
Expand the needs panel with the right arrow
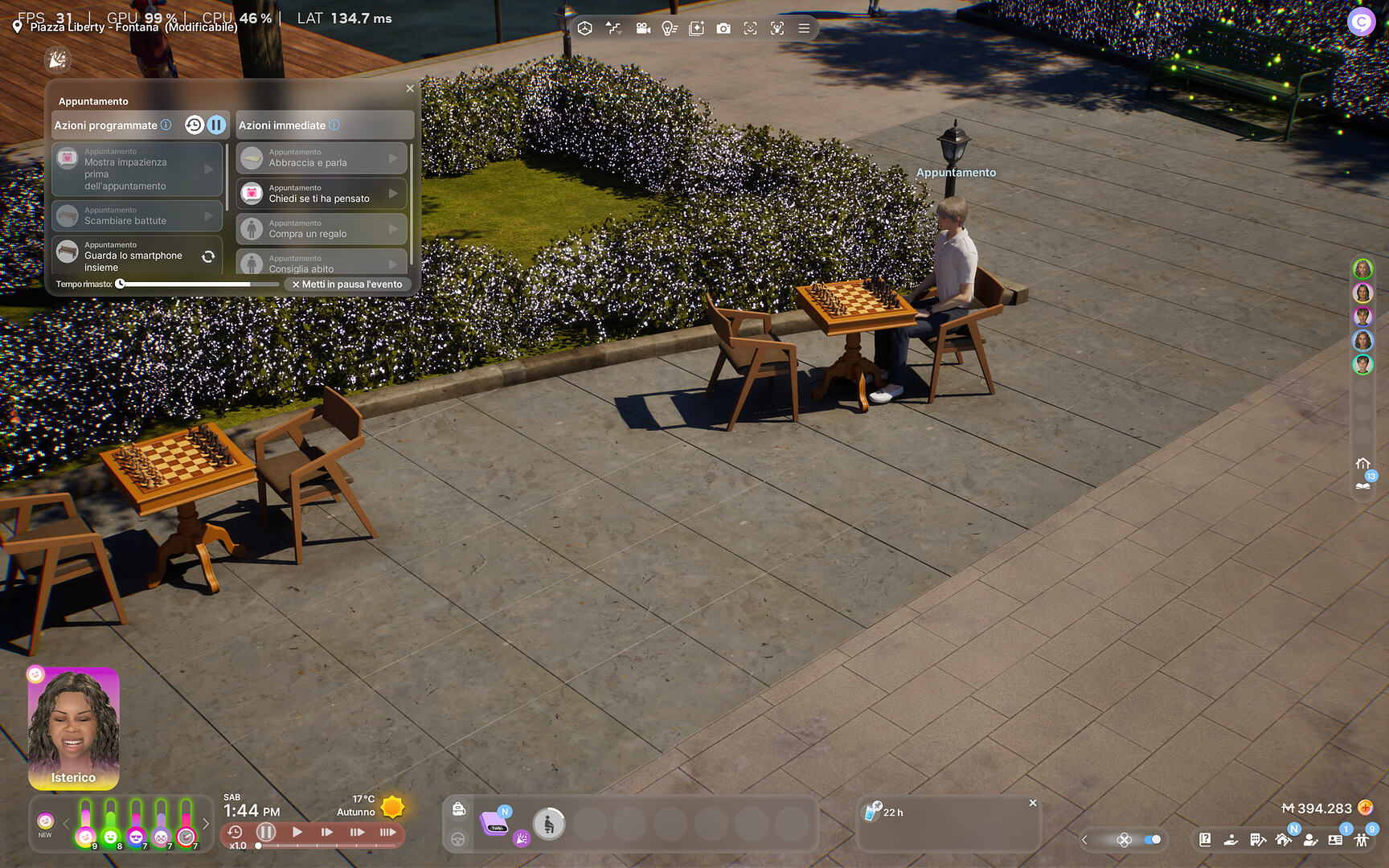(x=207, y=824)
